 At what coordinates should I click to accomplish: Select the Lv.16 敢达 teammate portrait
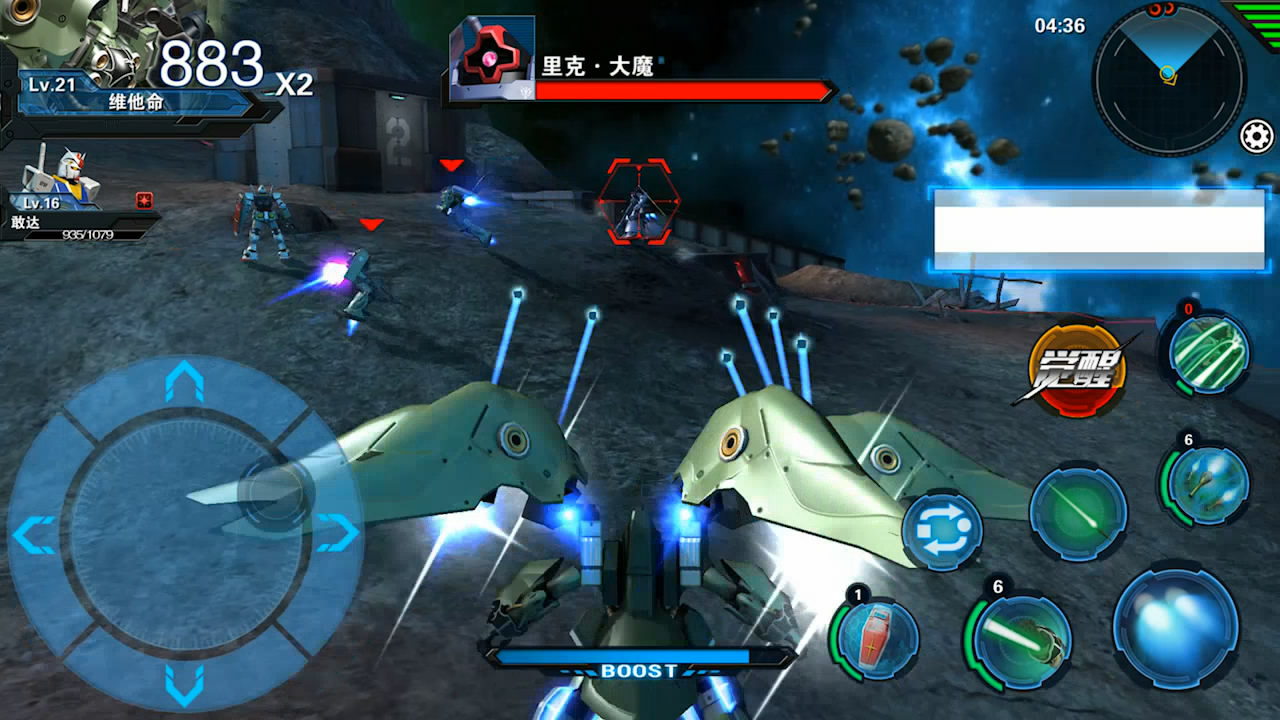point(62,178)
